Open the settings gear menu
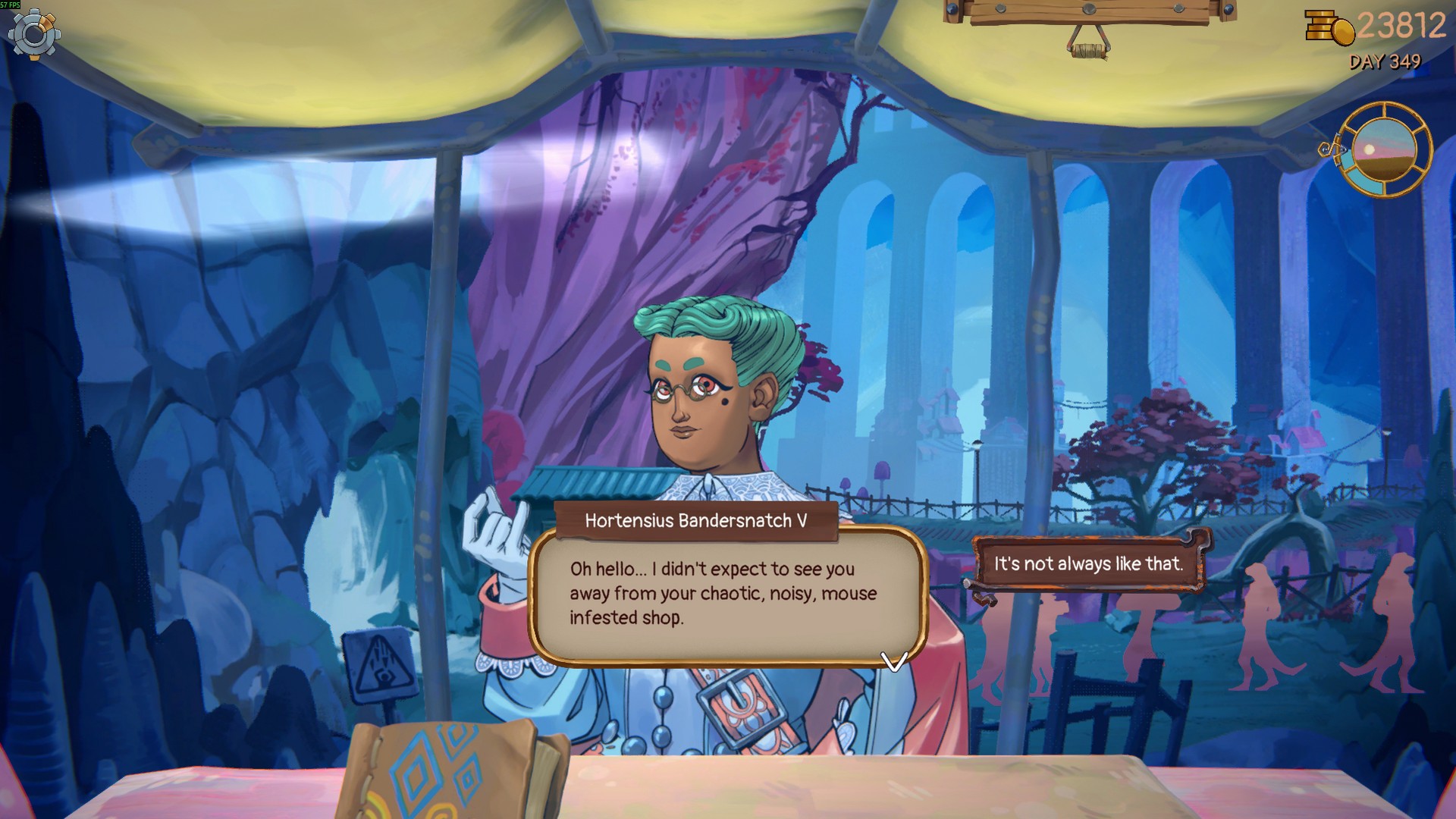1456x819 pixels. point(35,34)
